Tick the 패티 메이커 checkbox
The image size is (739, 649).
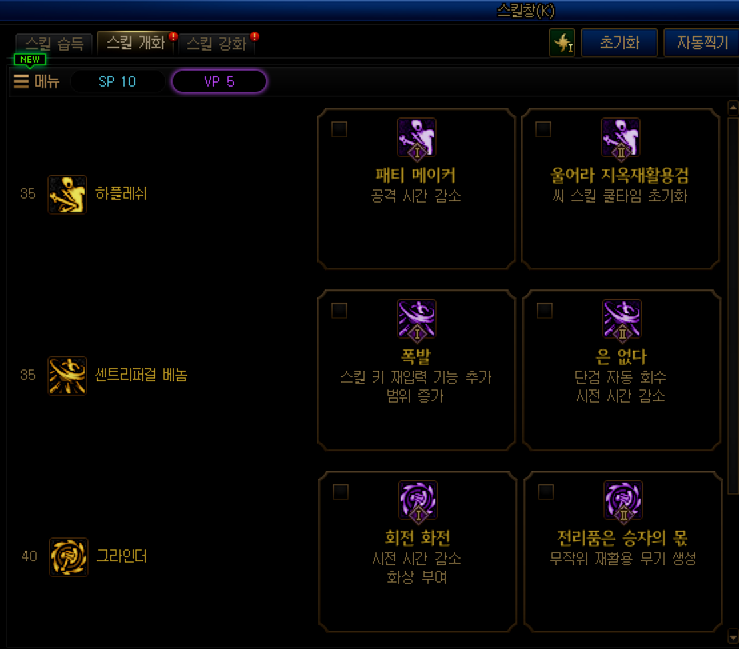pos(340,129)
